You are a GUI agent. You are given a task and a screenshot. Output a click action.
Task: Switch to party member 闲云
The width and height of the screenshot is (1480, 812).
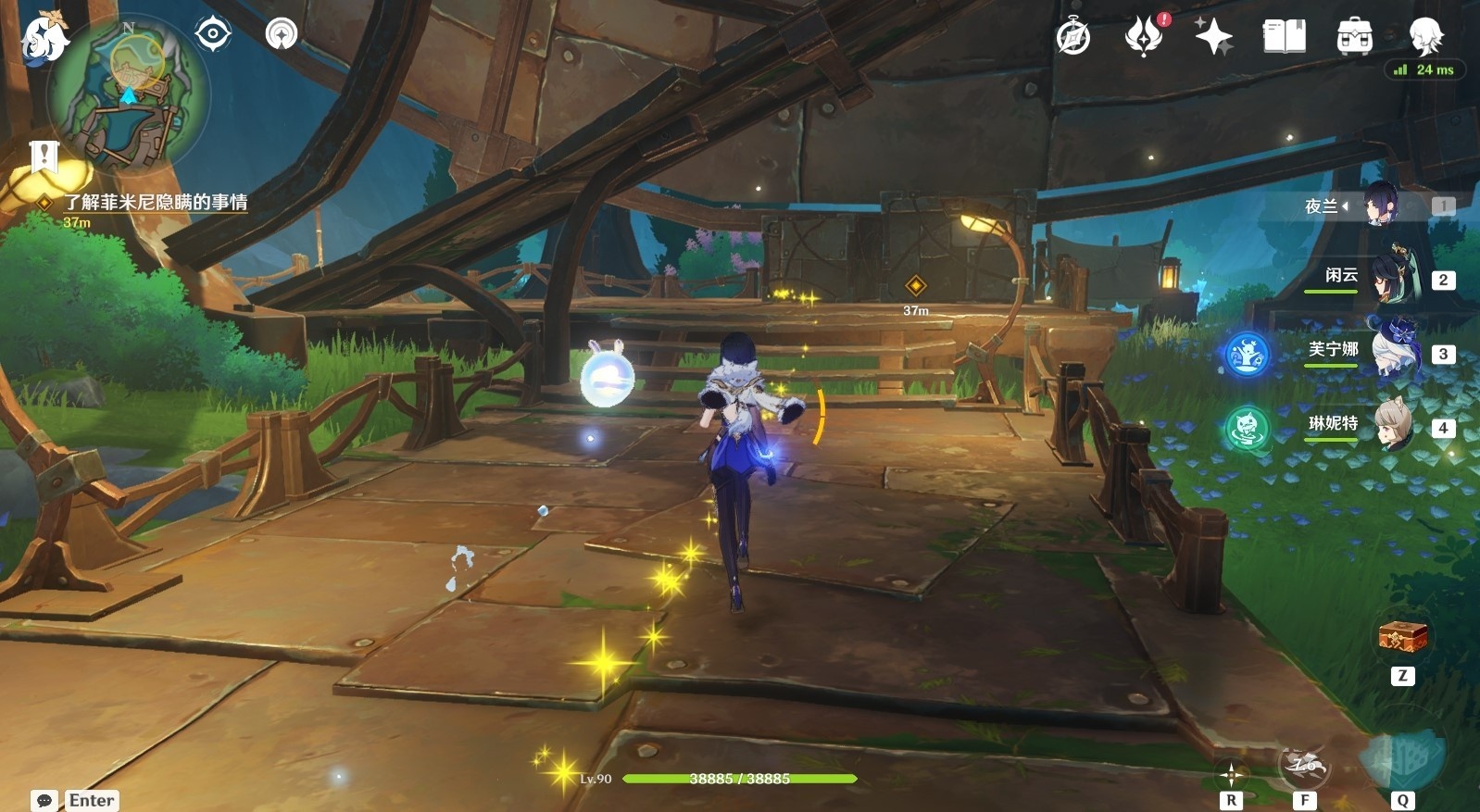coord(1389,278)
